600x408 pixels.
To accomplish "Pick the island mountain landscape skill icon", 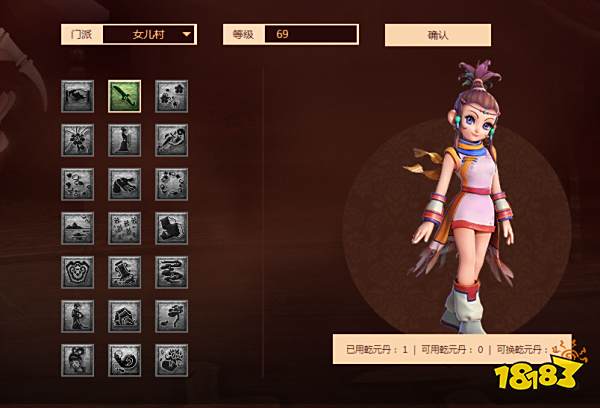I will [x=78, y=228].
